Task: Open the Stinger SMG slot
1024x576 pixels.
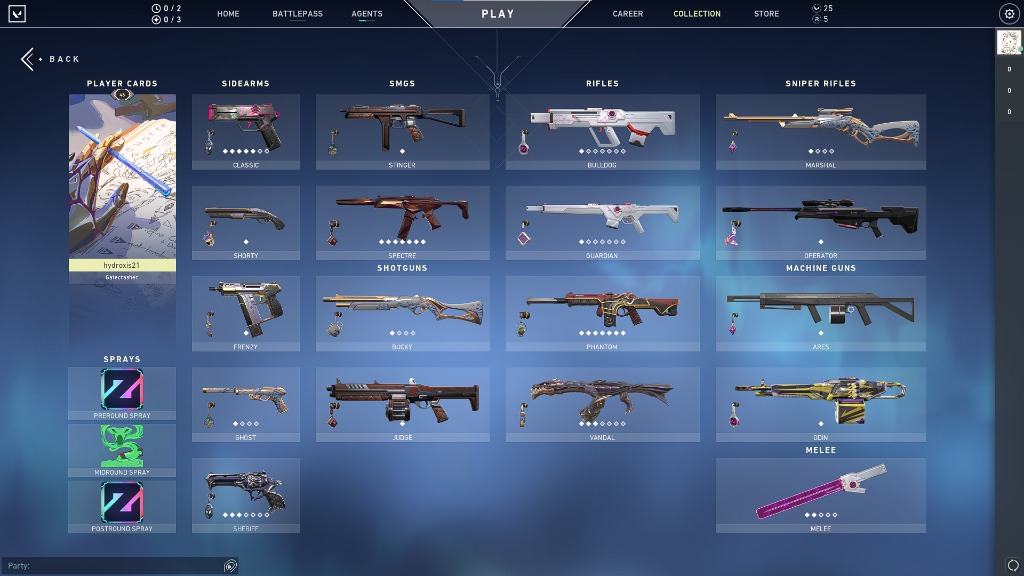Action: 403,131
